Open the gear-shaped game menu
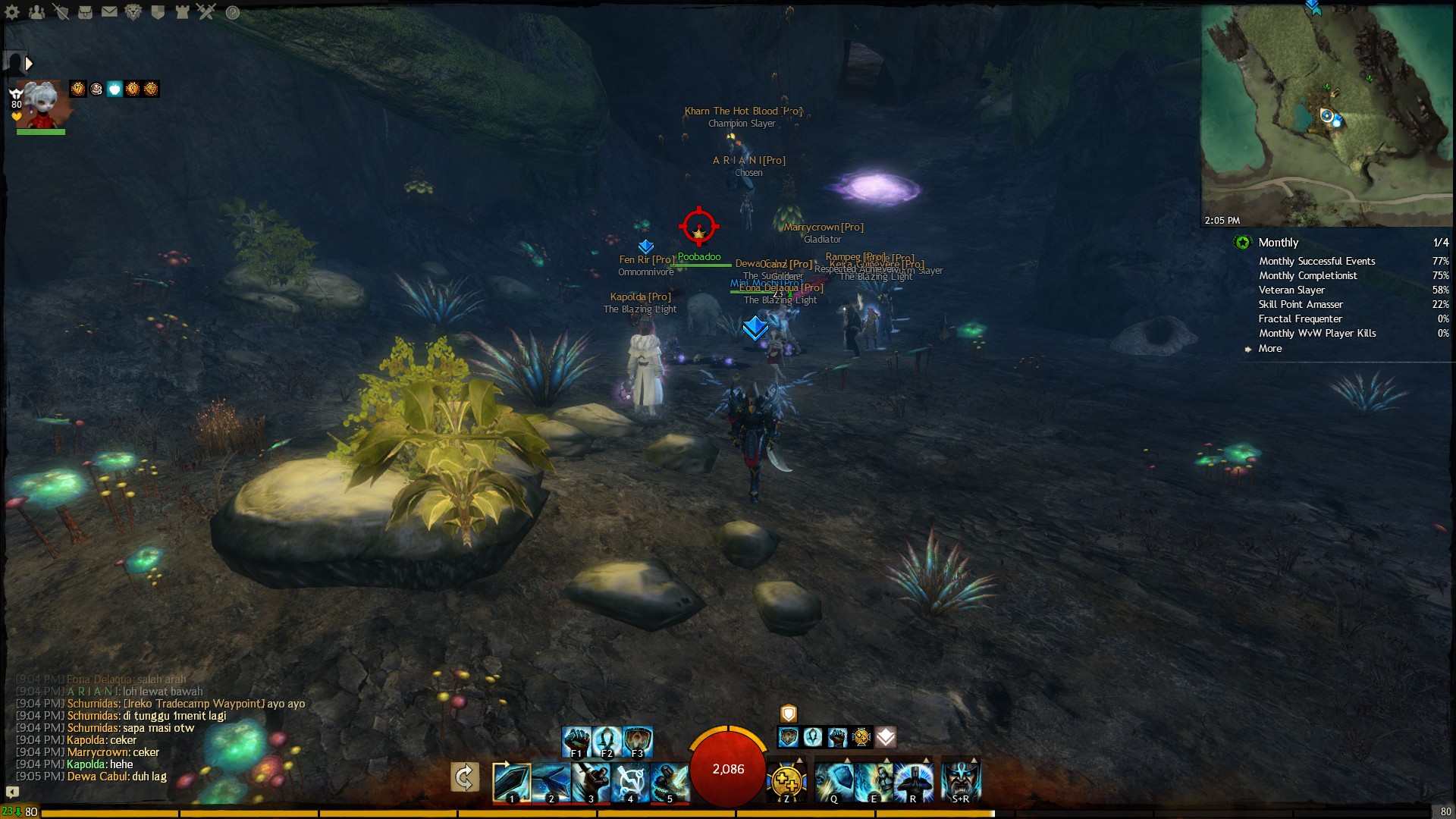The width and height of the screenshot is (1456, 819). click(x=12, y=12)
